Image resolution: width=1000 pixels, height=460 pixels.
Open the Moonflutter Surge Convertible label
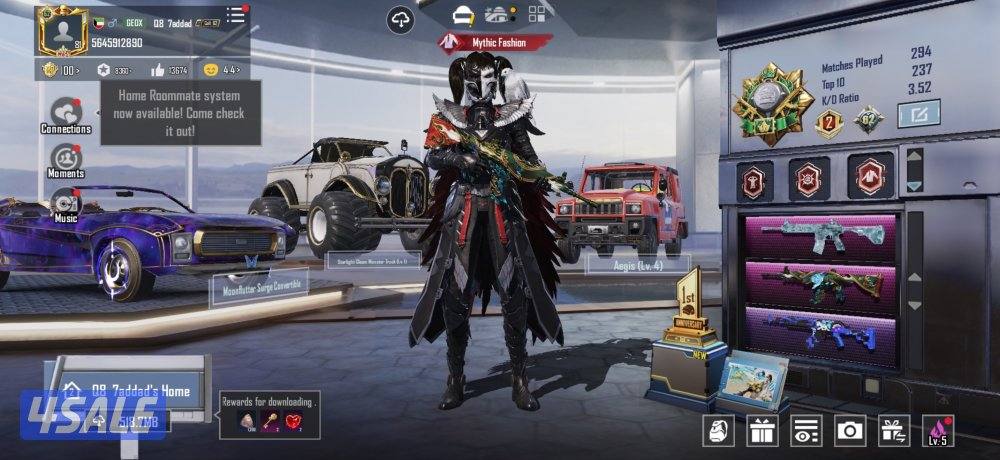[x=258, y=286]
